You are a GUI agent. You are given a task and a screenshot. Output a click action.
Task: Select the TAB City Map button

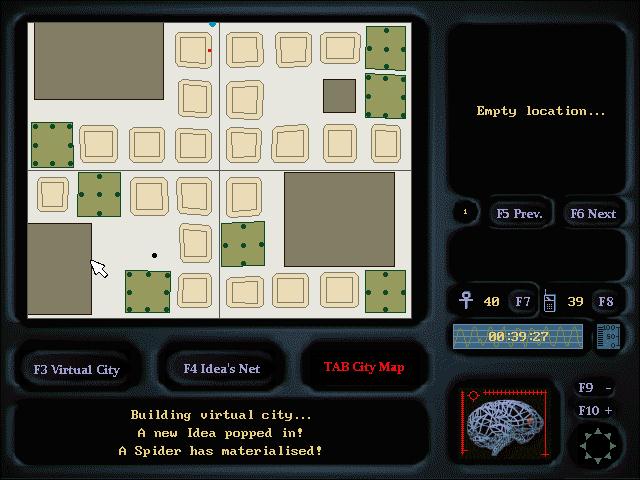point(363,367)
